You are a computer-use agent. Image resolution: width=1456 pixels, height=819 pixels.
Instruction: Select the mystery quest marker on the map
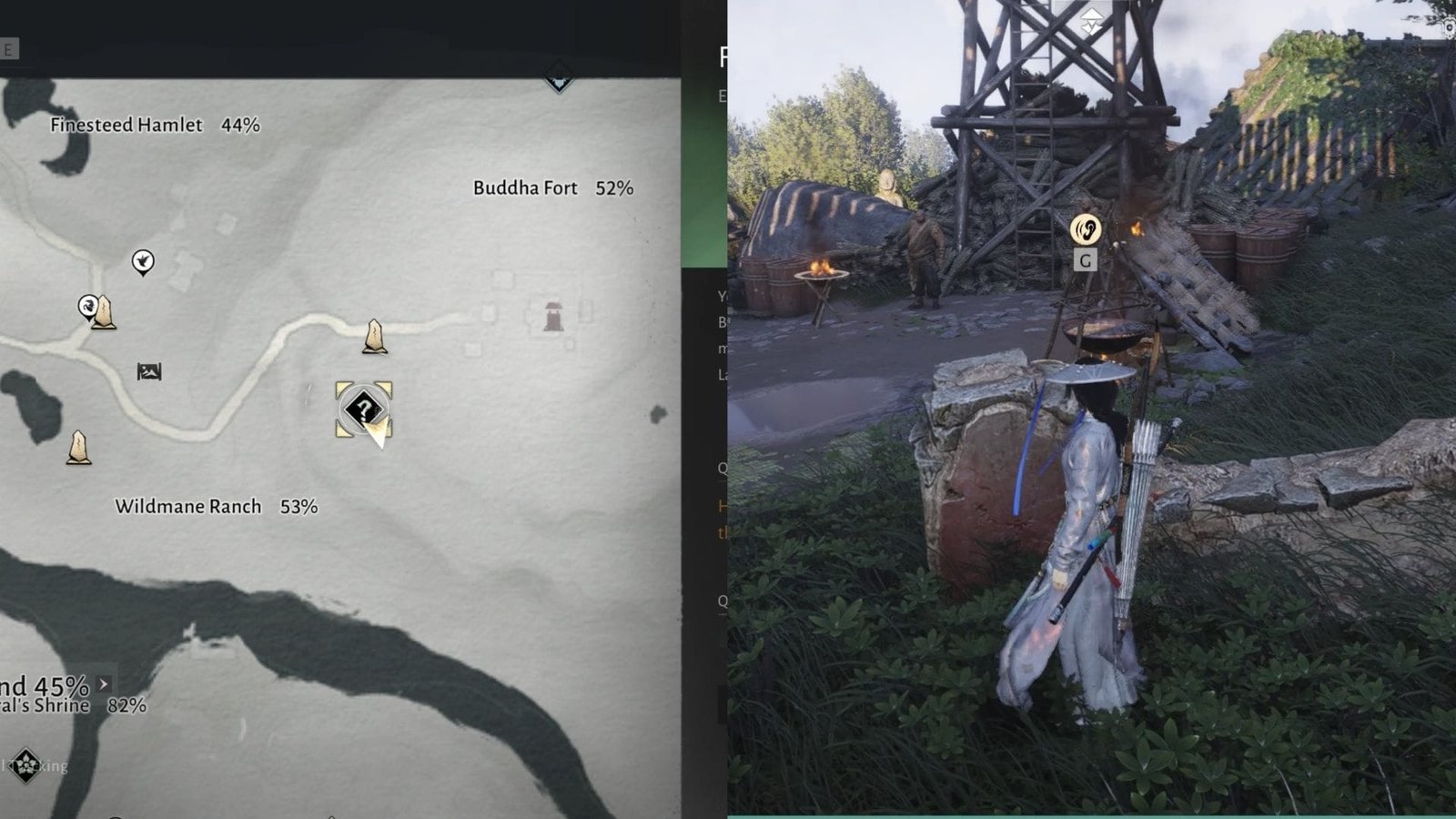(362, 409)
